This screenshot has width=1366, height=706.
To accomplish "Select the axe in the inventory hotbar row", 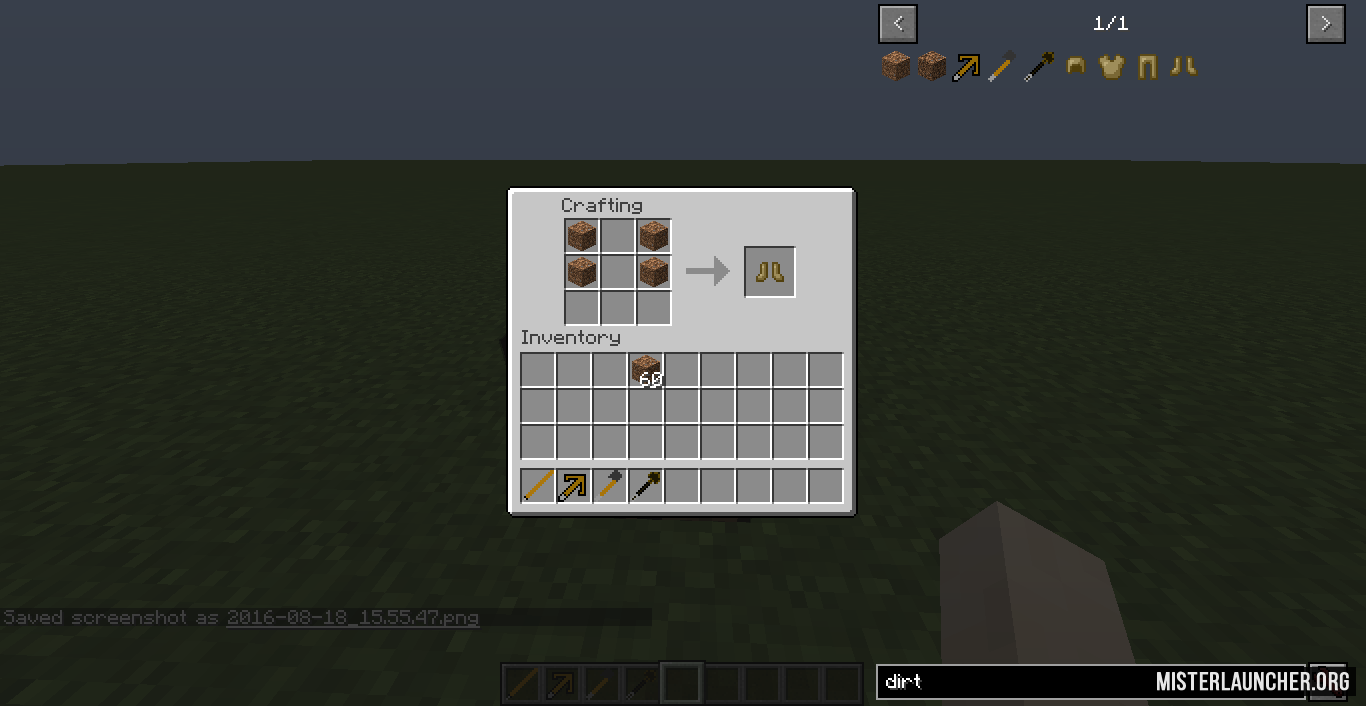I will 610,487.
